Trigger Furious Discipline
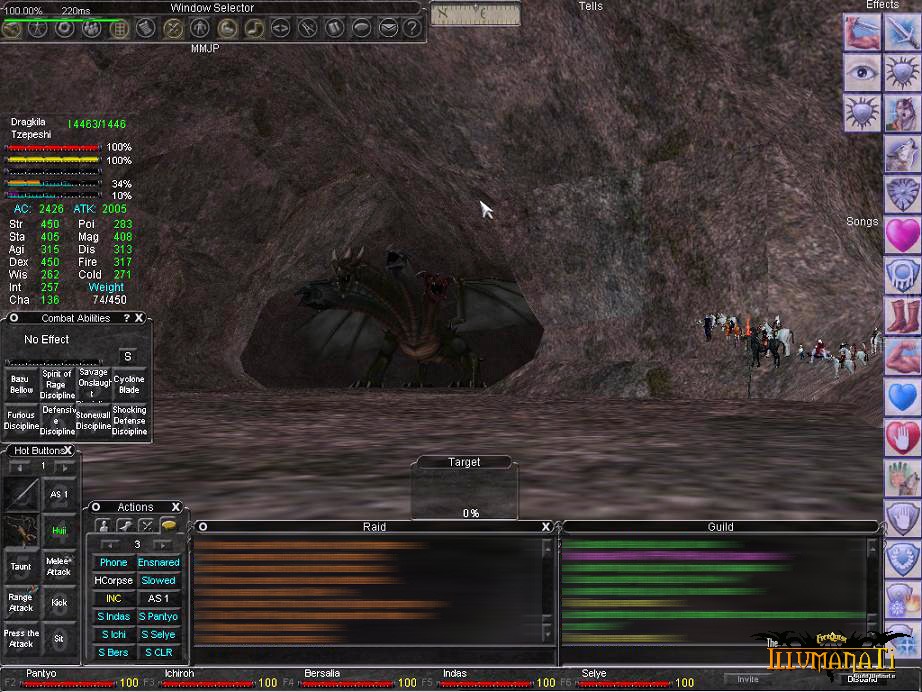Screen dimensions: 922x692 click(x=21, y=420)
